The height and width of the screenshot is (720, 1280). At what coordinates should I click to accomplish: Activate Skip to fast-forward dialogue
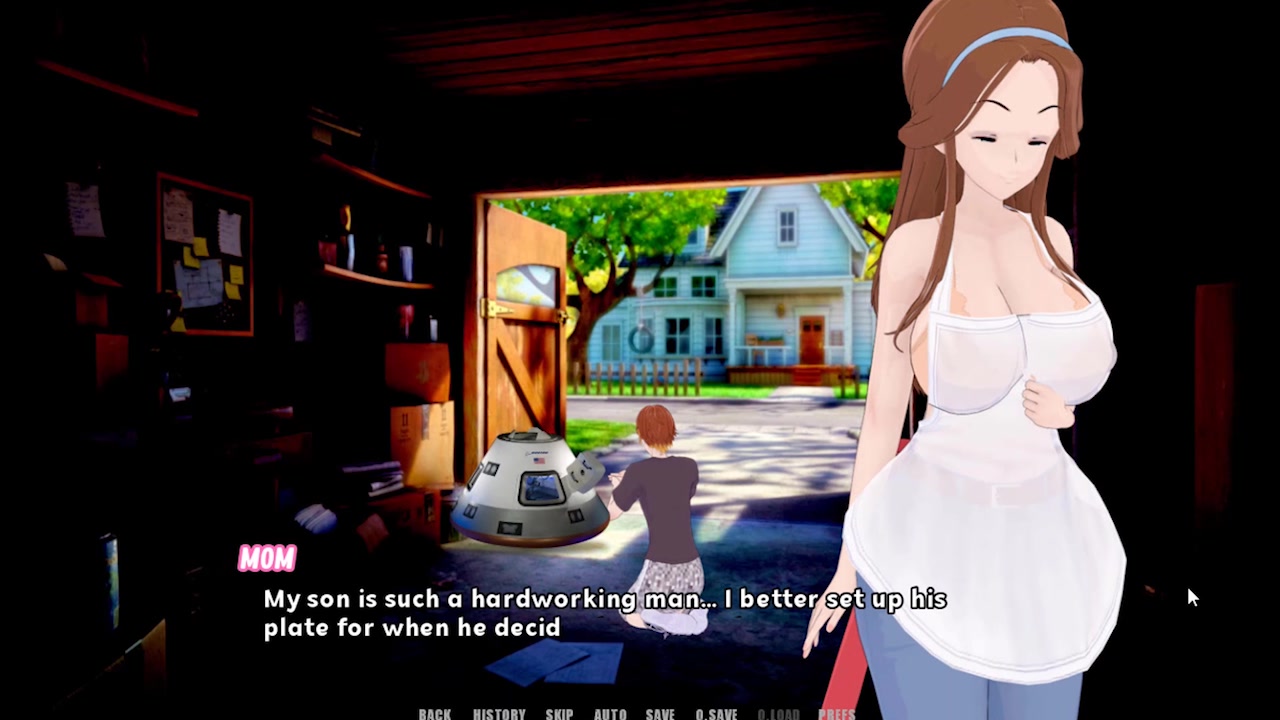click(x=559, y=714)
